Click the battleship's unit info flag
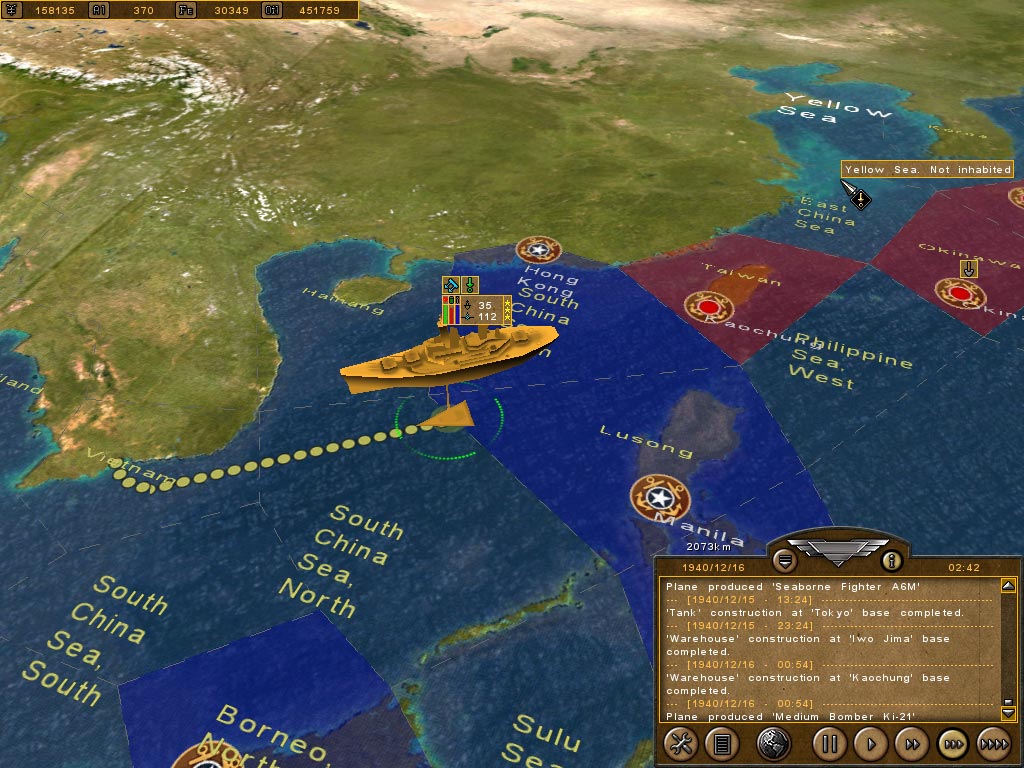 (477, 310)
